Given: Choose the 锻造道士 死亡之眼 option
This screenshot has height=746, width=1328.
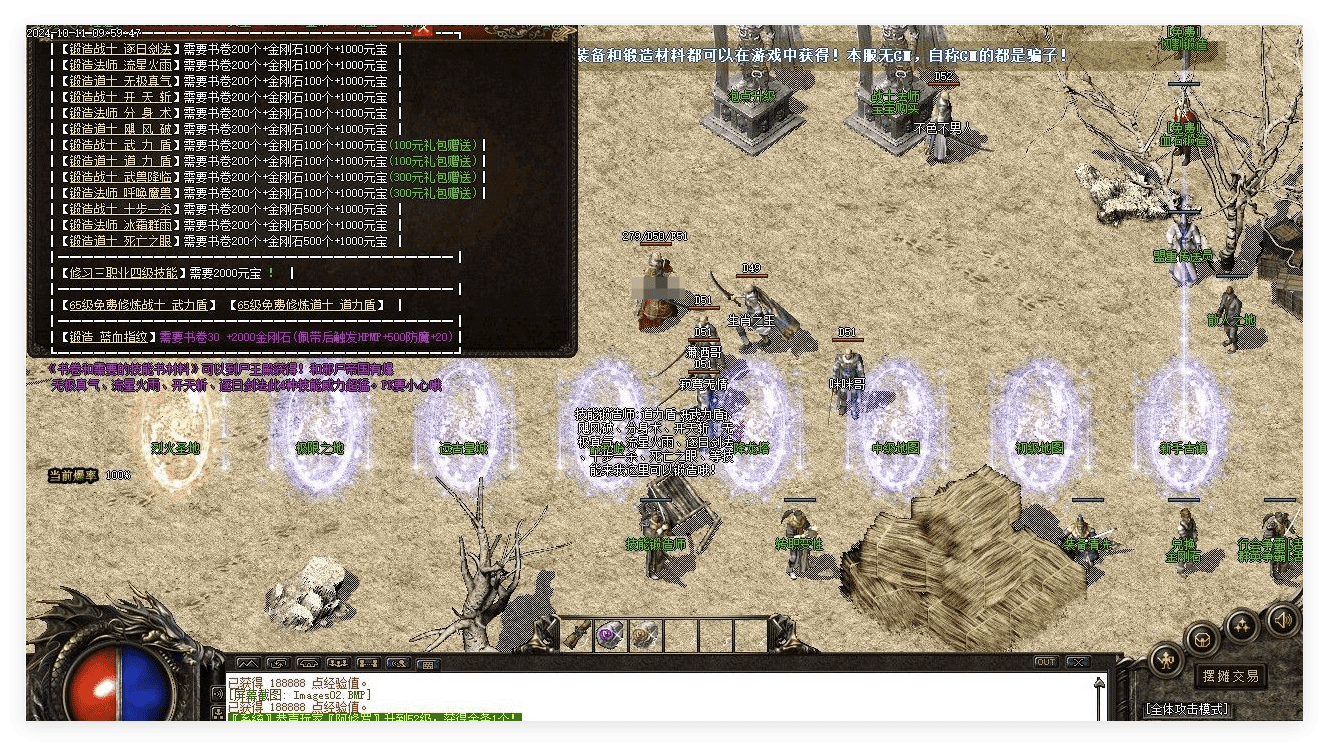Looking at the screenshot, I should coord(121,241).
